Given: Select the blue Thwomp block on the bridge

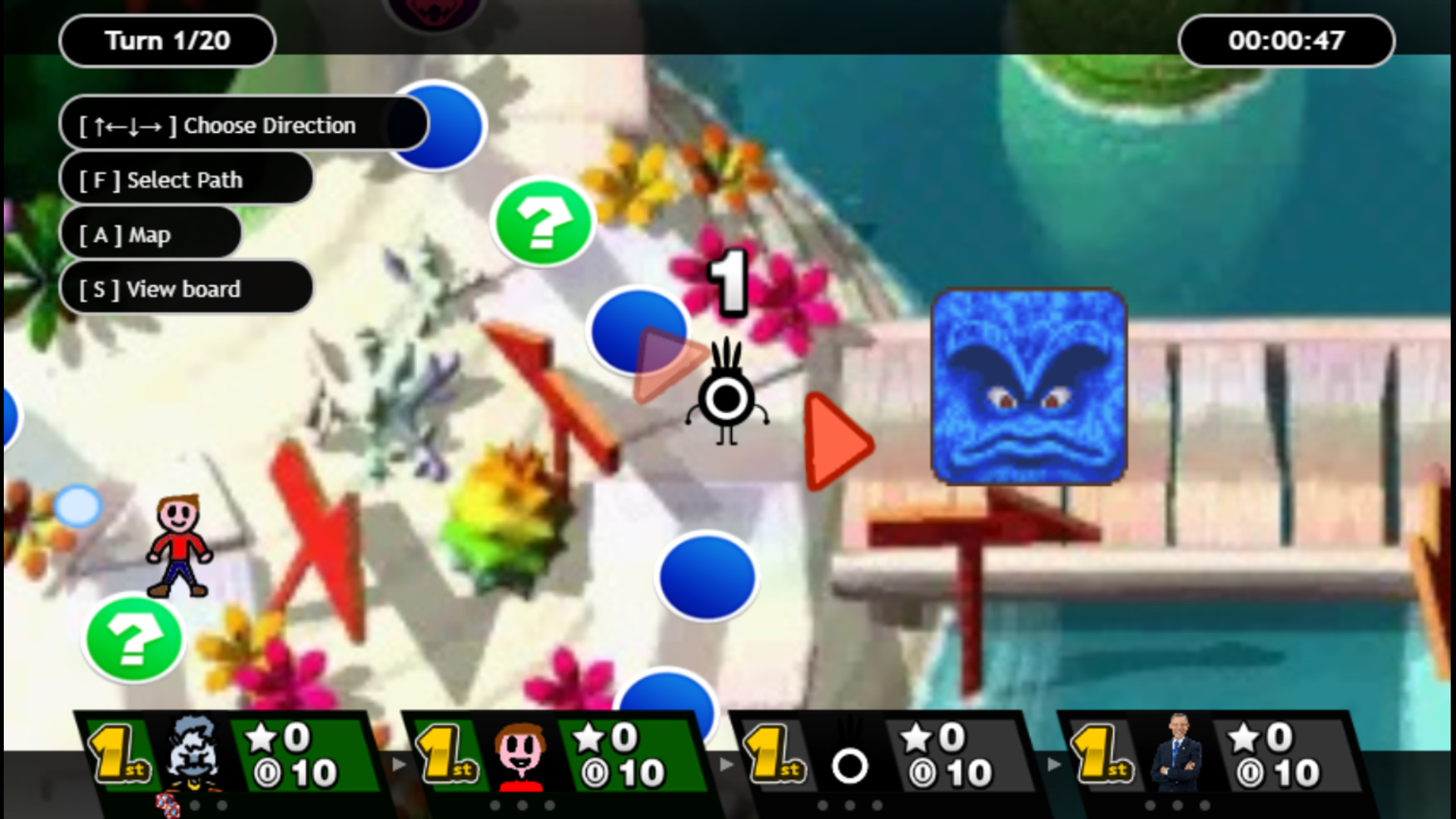Looking at the screenshot, I should [x=1028, y=383].
